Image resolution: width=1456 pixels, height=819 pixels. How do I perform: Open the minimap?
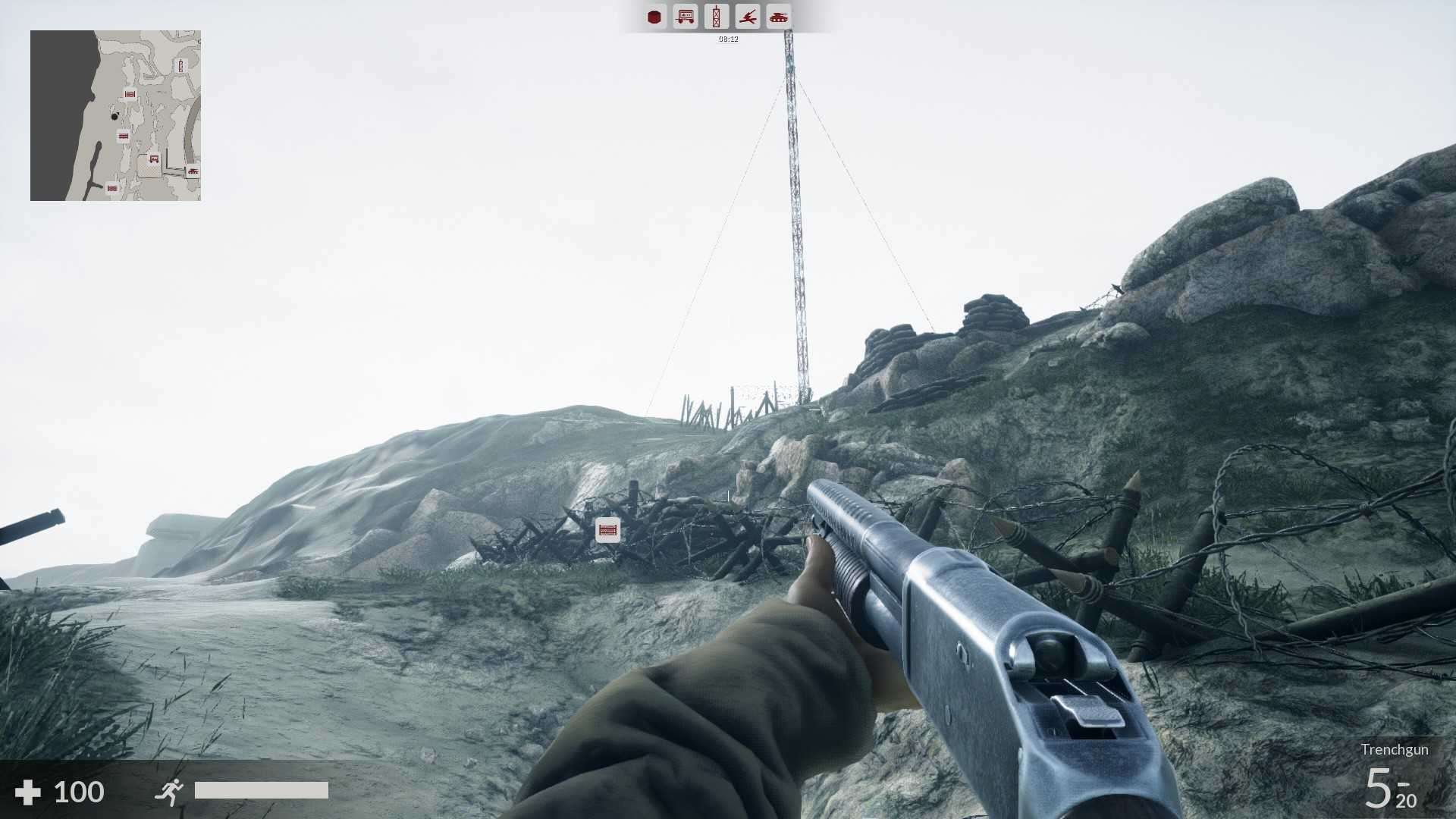[x=115, y=115]
